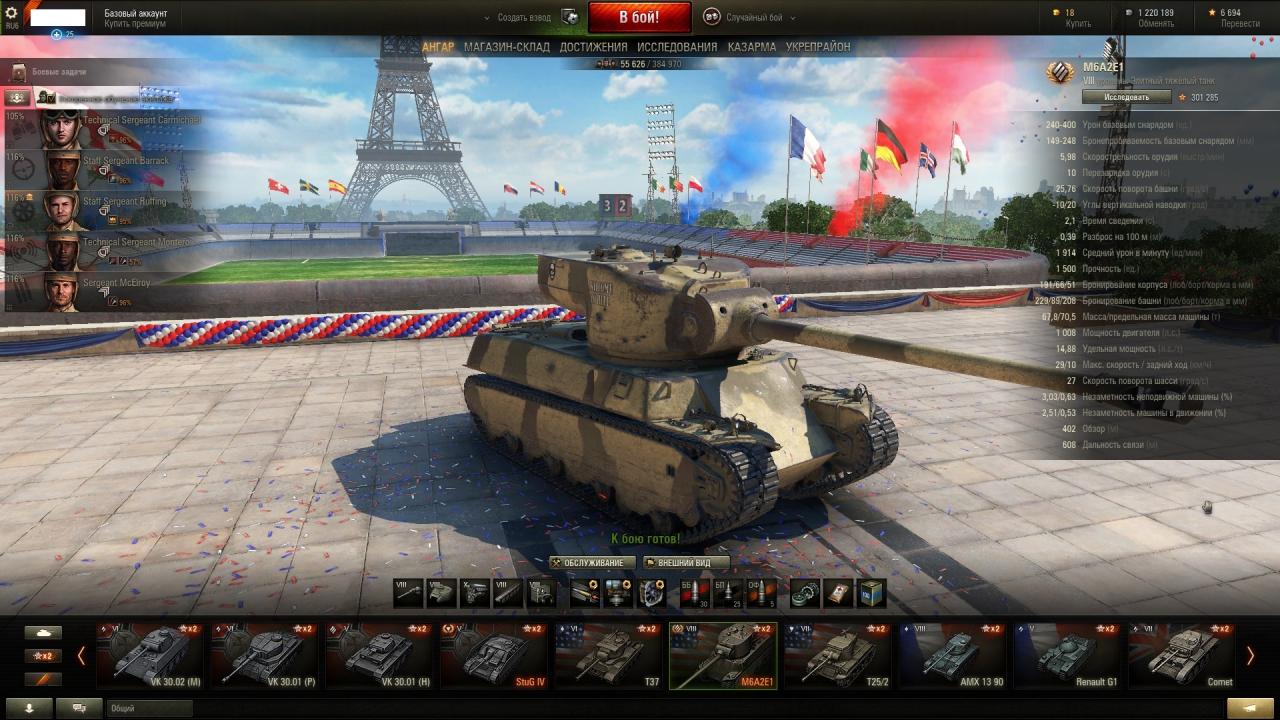The image size is (1280, 720).
Task: Open the Обслуживание service button
Action: tap(593, 563)
